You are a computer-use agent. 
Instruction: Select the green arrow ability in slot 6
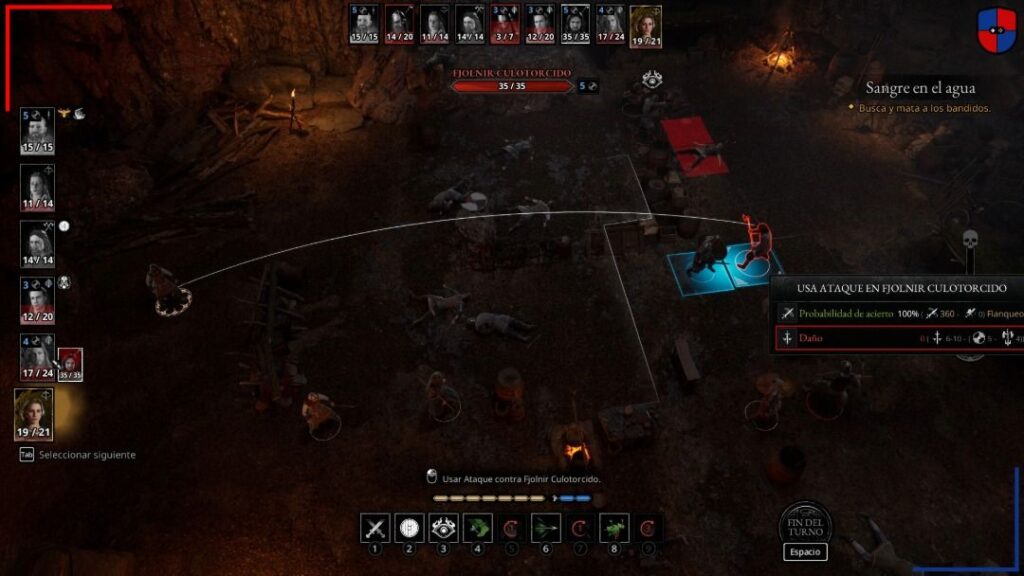pos(545,528)
